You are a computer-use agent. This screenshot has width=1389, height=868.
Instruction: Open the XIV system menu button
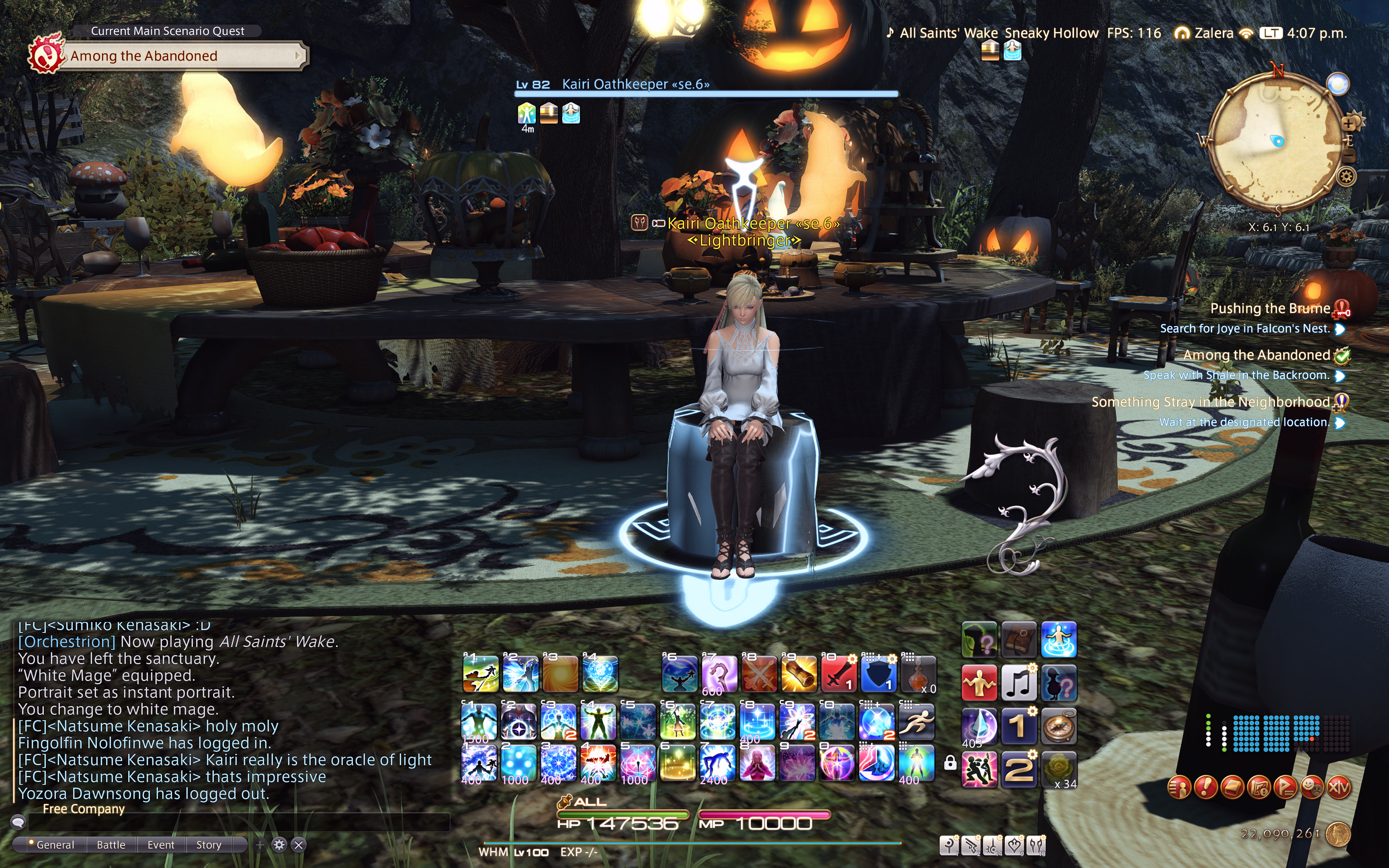point(1338,788)
